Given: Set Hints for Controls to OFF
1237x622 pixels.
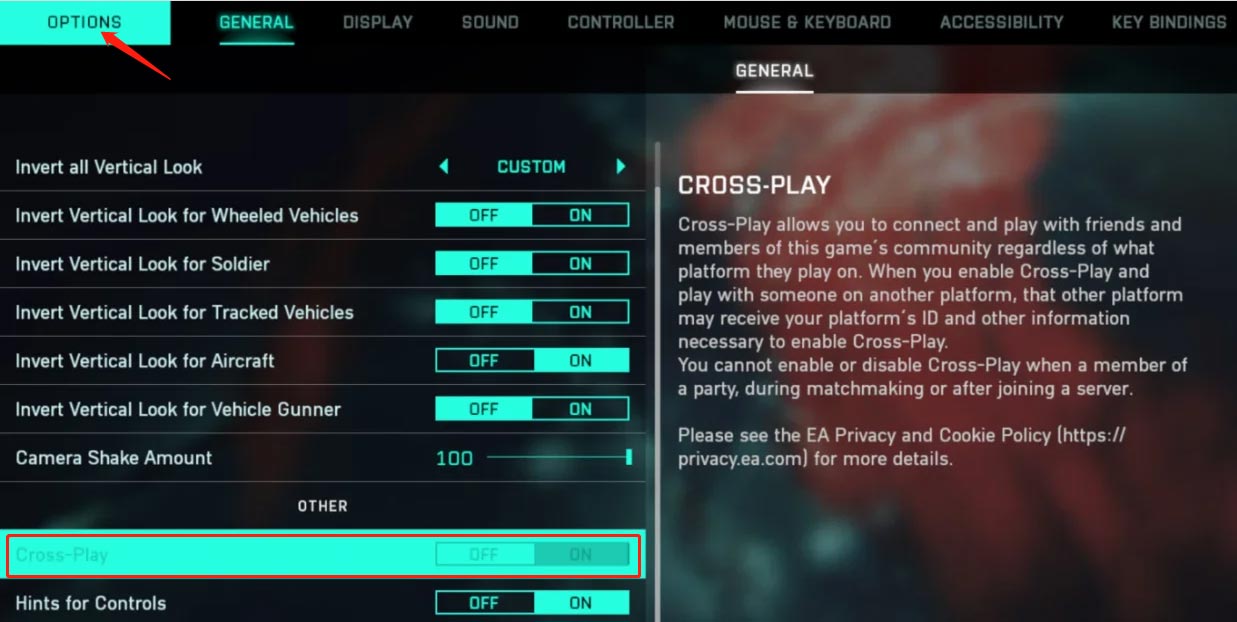Looking at the screenshot, I should 484,603.
